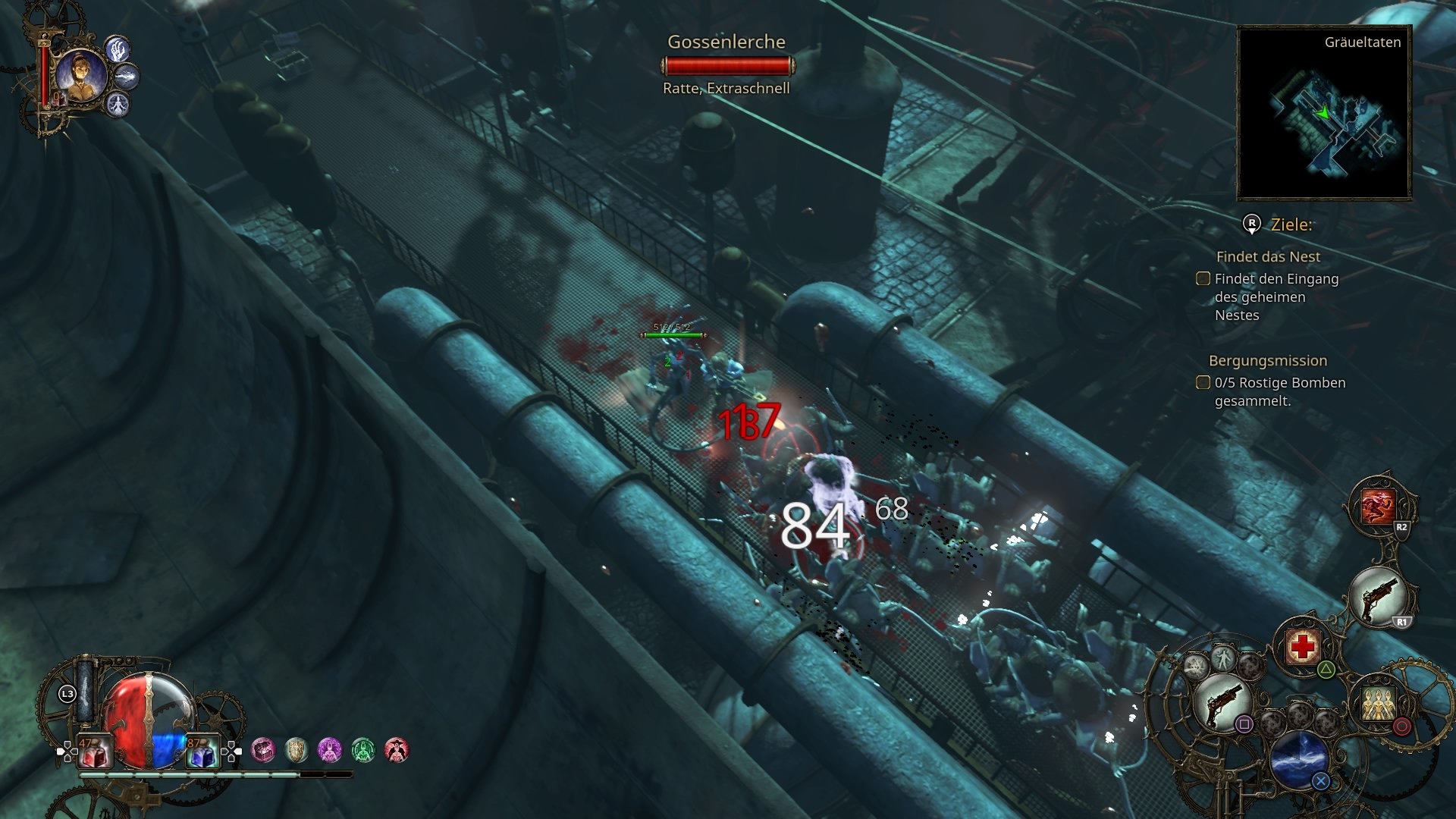Check the 0/5 Rostige Bomben objective box
This screenshot has height=819, width=1456.
(x=1203, y=383)
